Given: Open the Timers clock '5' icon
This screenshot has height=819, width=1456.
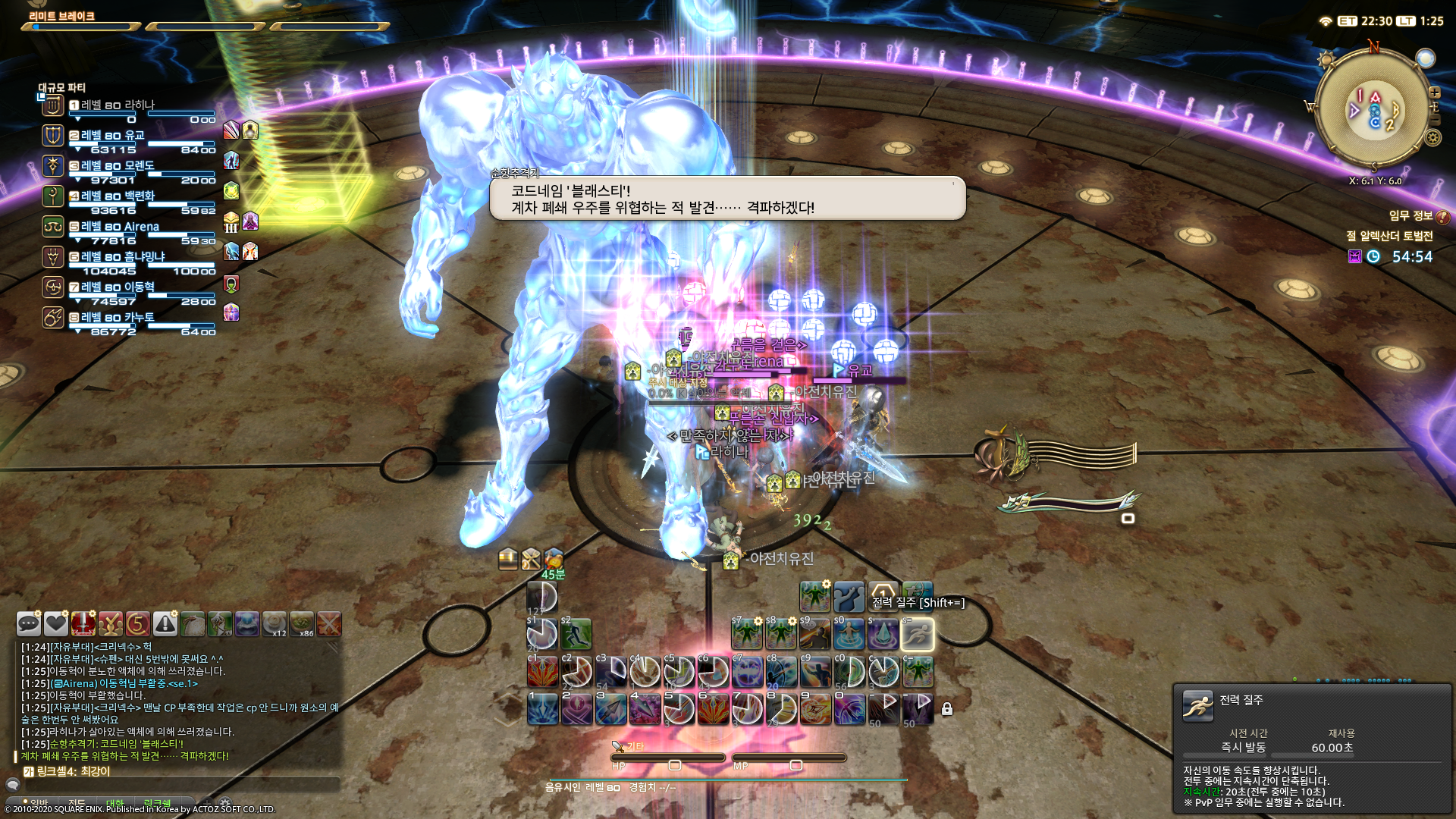Looking at the screenshot, I should point(136,623).
